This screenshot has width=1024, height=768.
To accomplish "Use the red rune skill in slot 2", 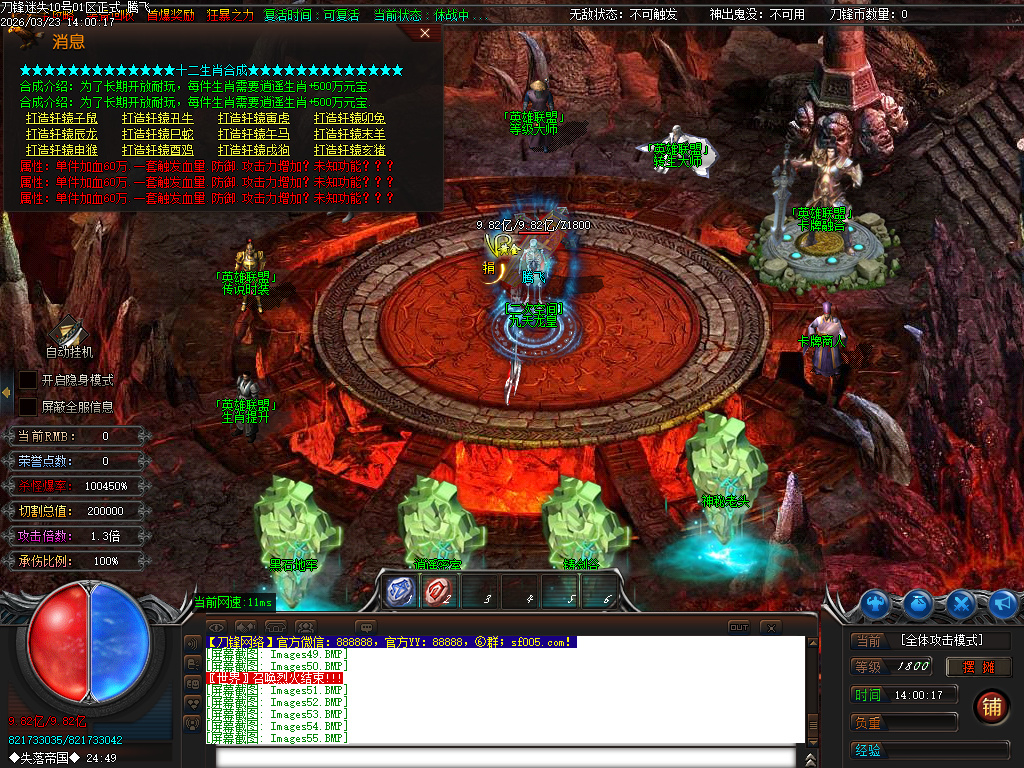I will tap(437, 591).
